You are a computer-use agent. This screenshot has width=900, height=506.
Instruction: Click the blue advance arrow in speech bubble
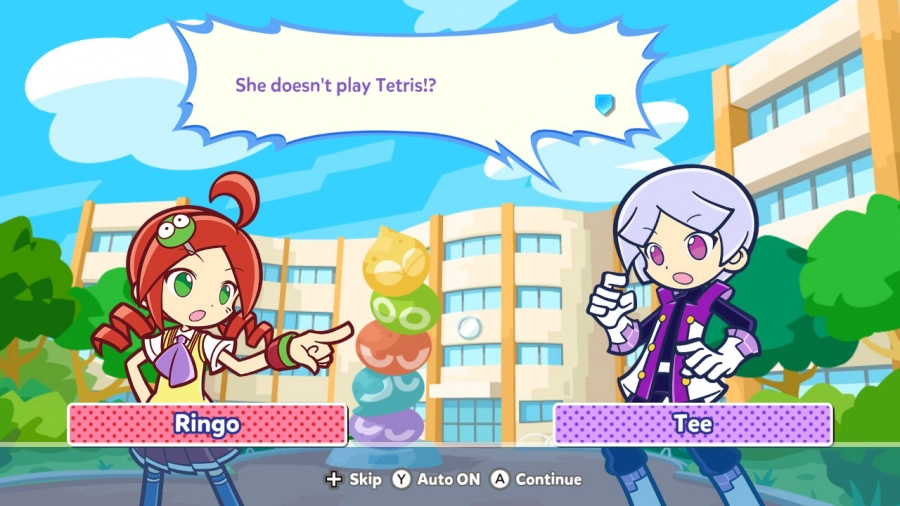[x=603, y=103]
